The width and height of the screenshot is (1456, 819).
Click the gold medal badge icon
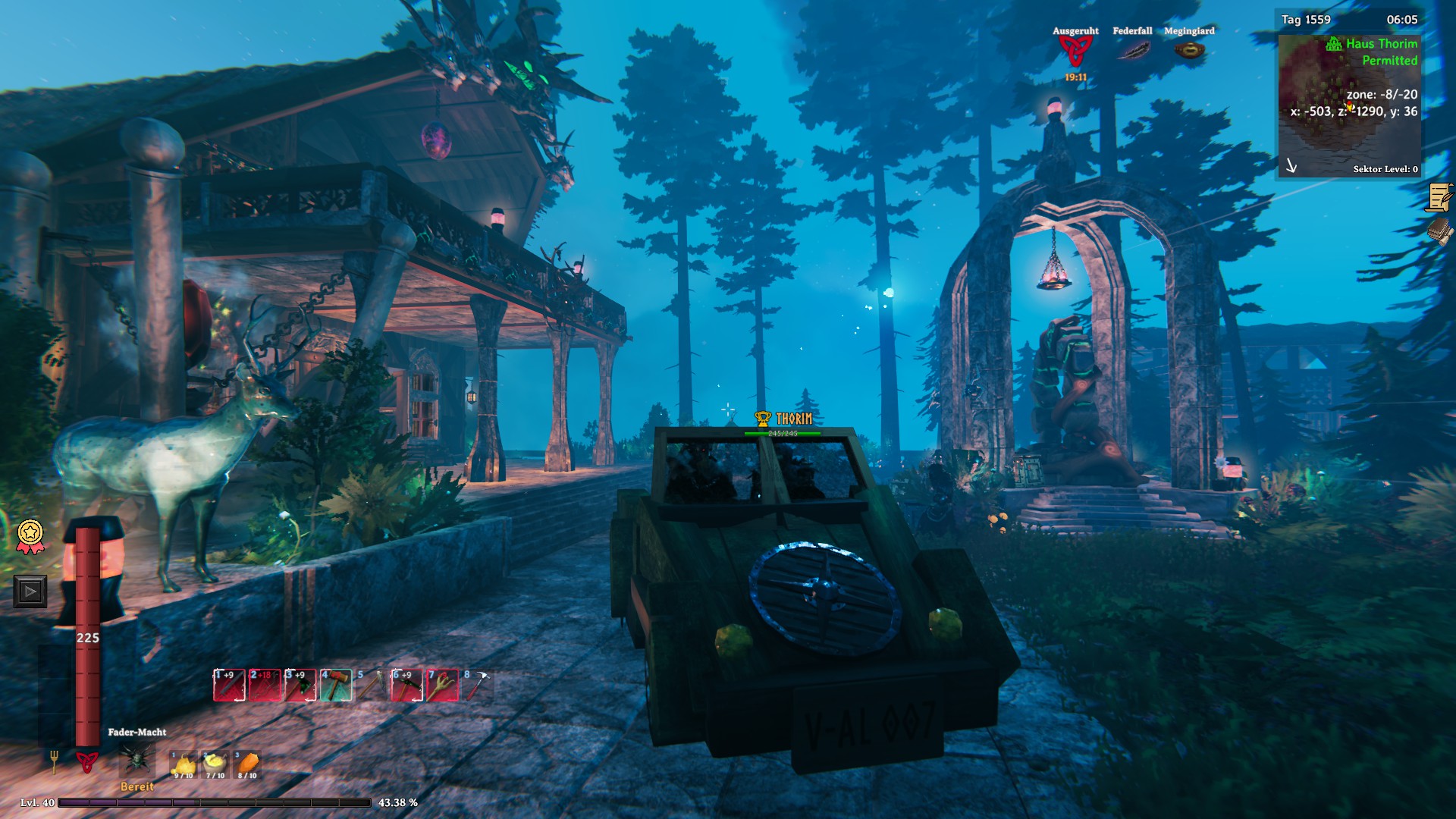tap(30, 536)
